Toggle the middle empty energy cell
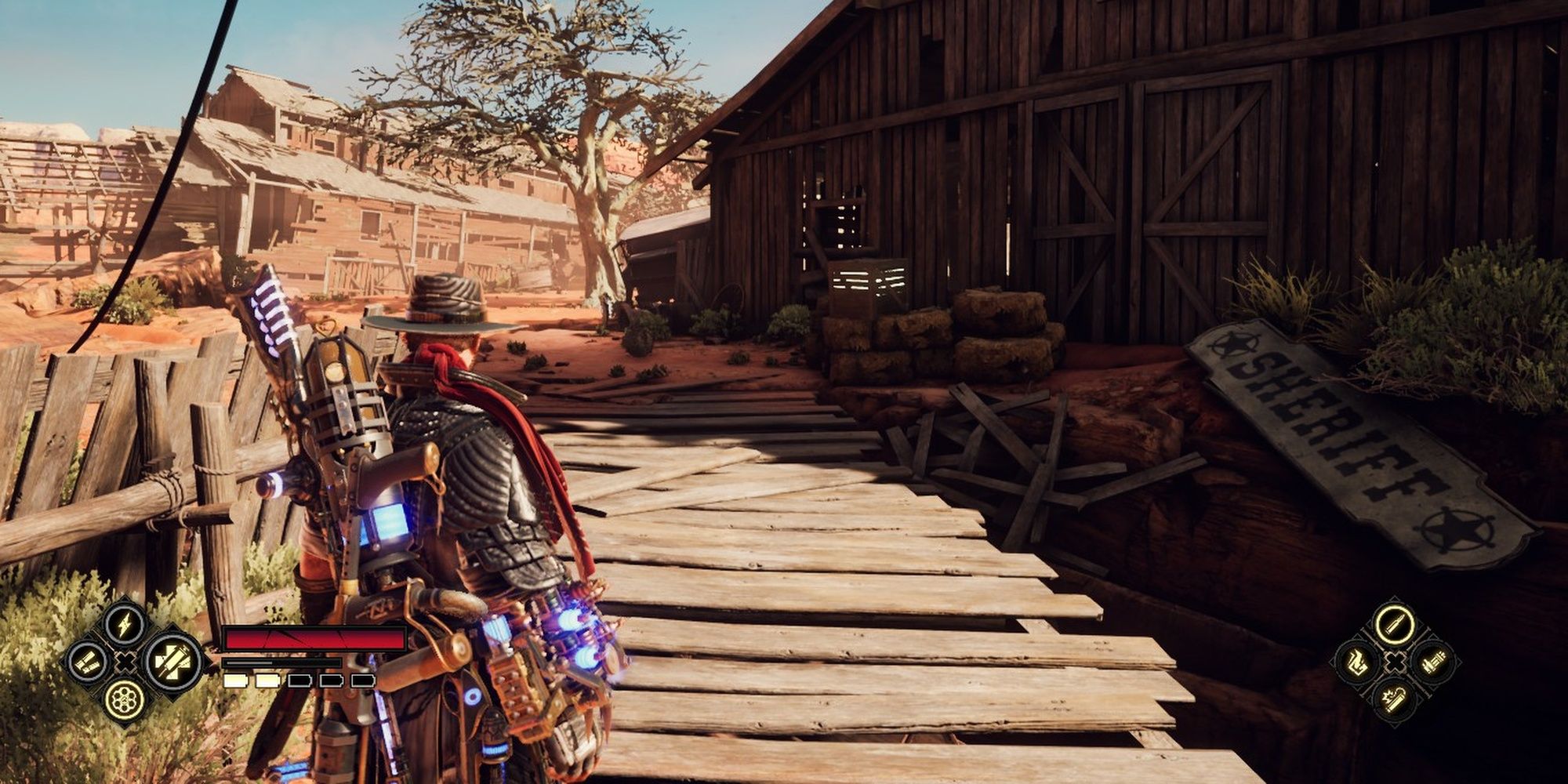The image size is (1568, 784). (299, 679)
